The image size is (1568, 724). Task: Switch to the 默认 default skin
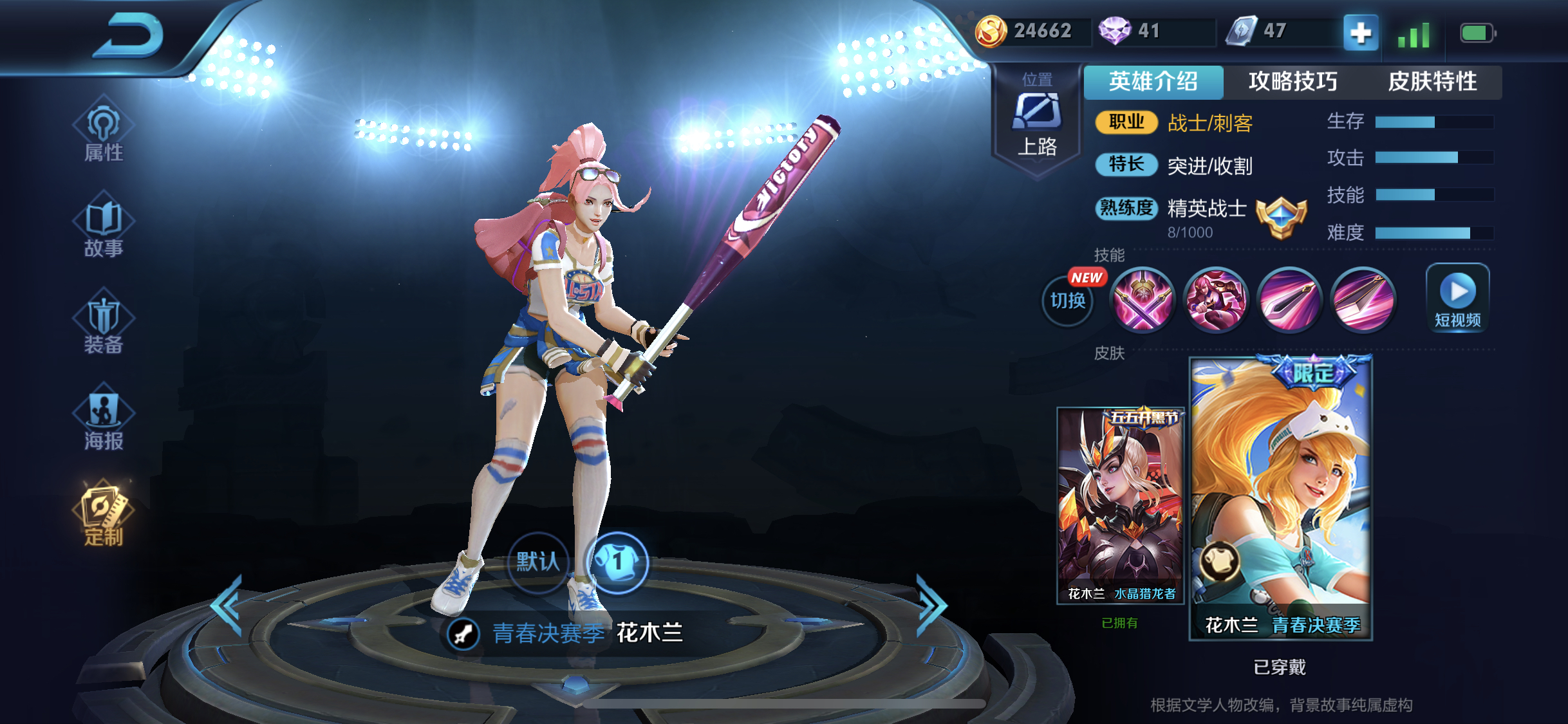click(538, 561)
